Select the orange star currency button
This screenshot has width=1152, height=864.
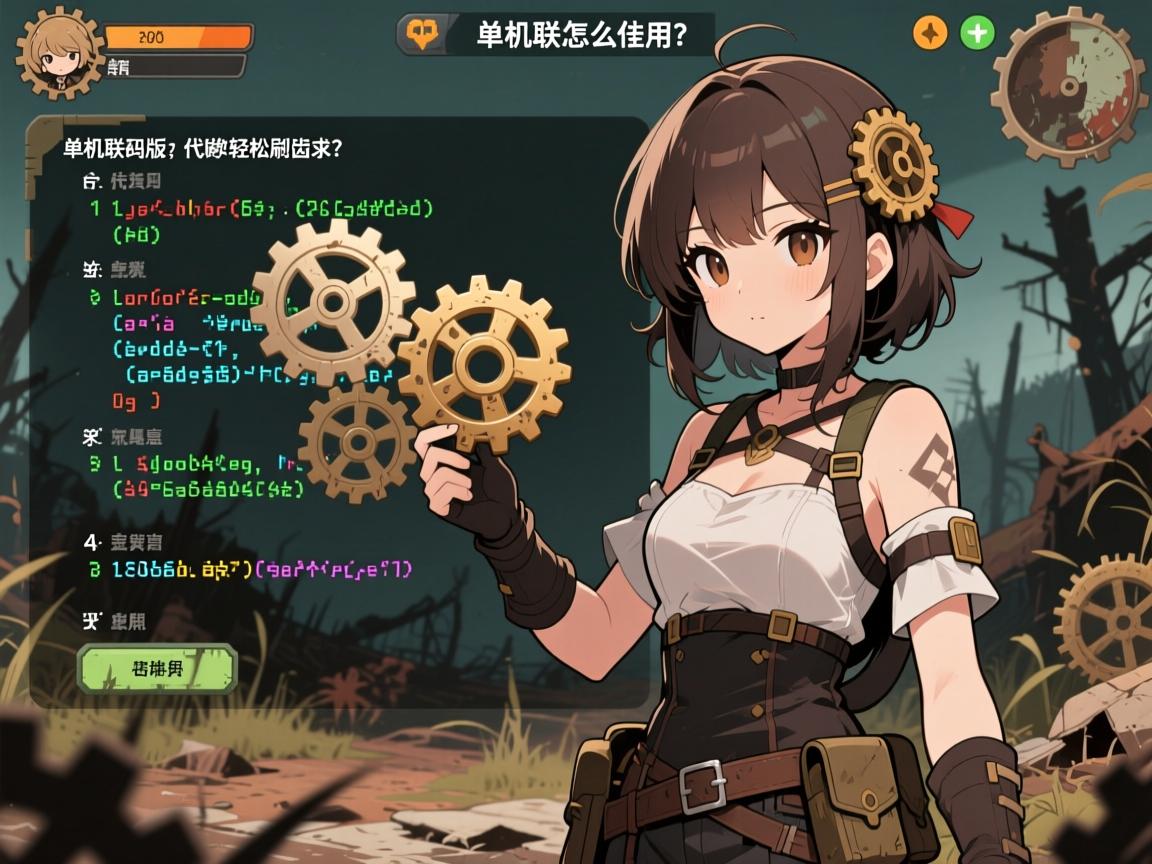(x=930, y=34)
